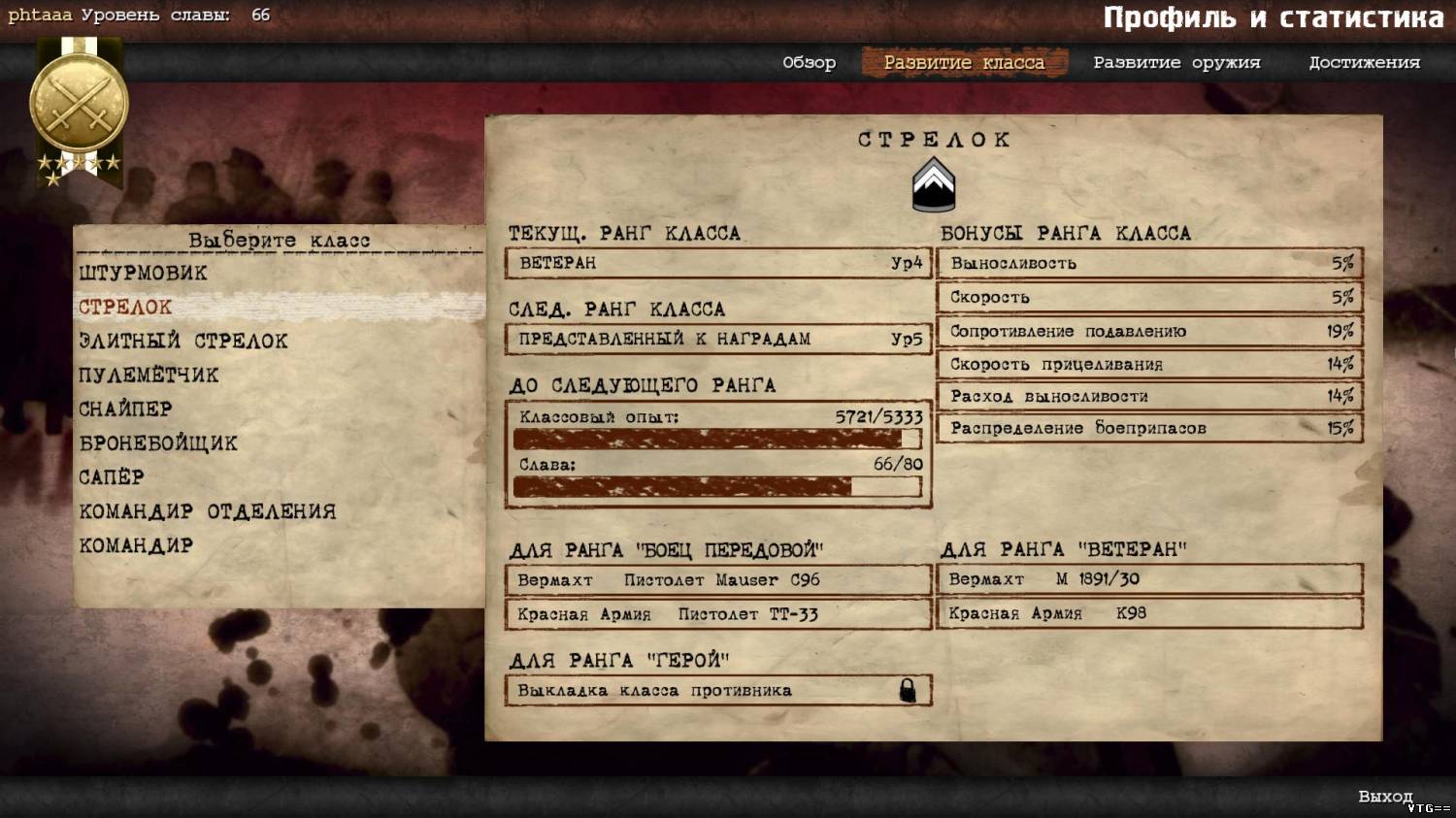
Task: Select the K98 rifle reward row
Action: click(1149, 613)
